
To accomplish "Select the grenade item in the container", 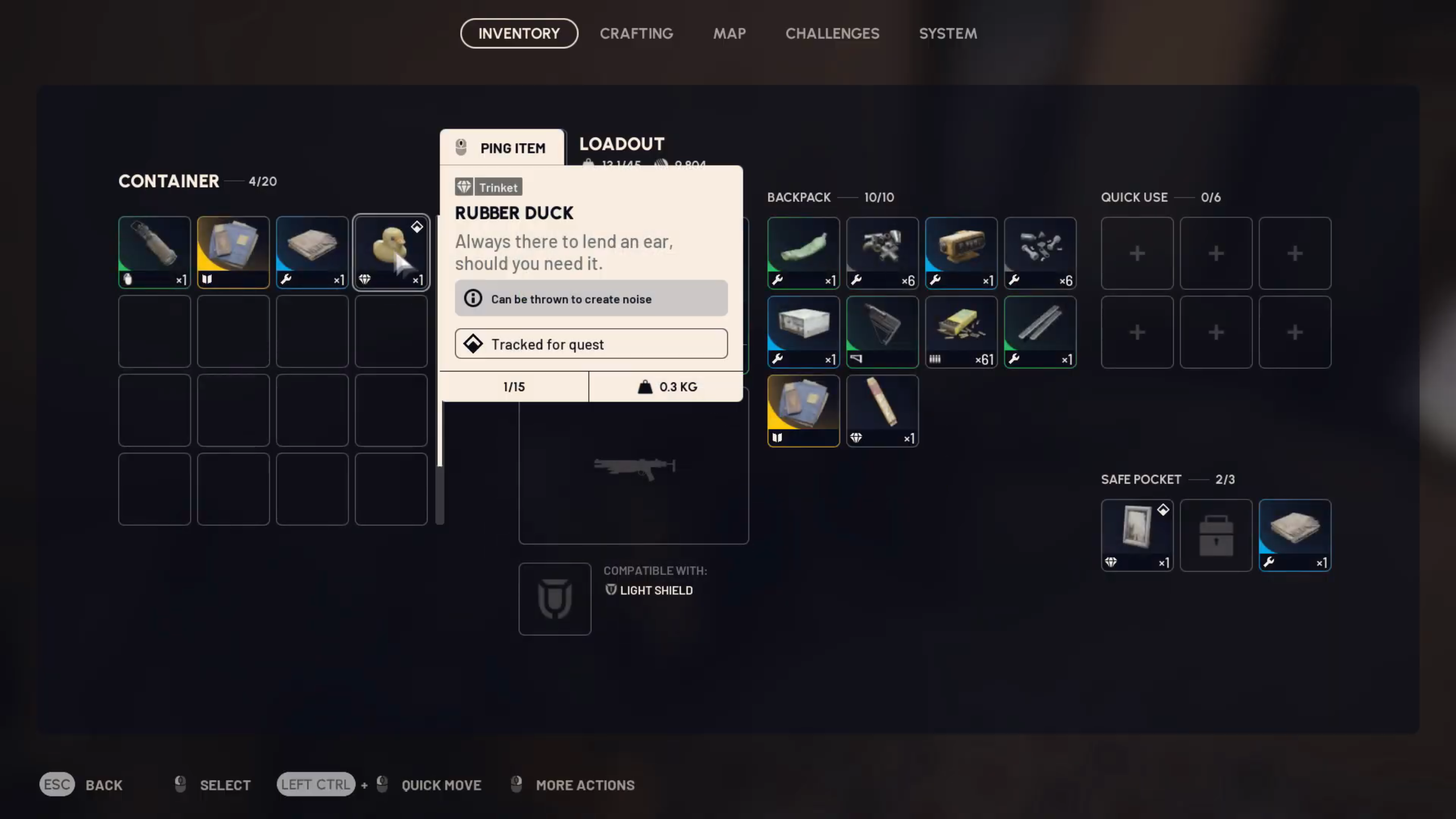I will coord(154,252).
